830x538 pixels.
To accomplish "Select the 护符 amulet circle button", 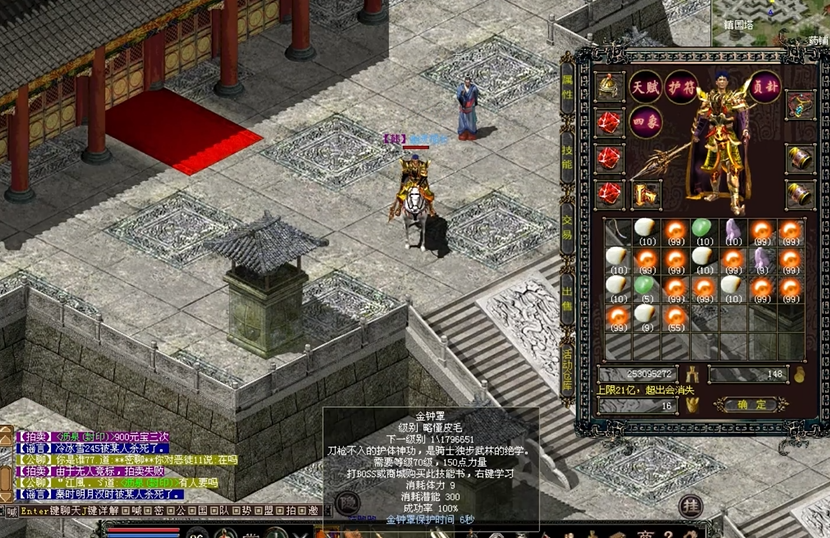I will [681, 86].
